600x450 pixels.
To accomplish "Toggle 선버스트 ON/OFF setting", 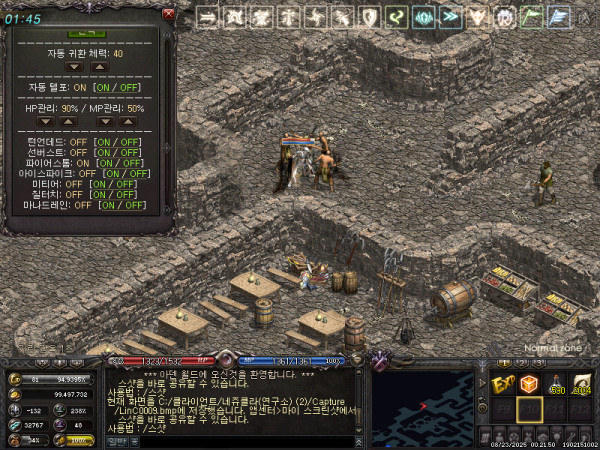I will pos(118,152).
